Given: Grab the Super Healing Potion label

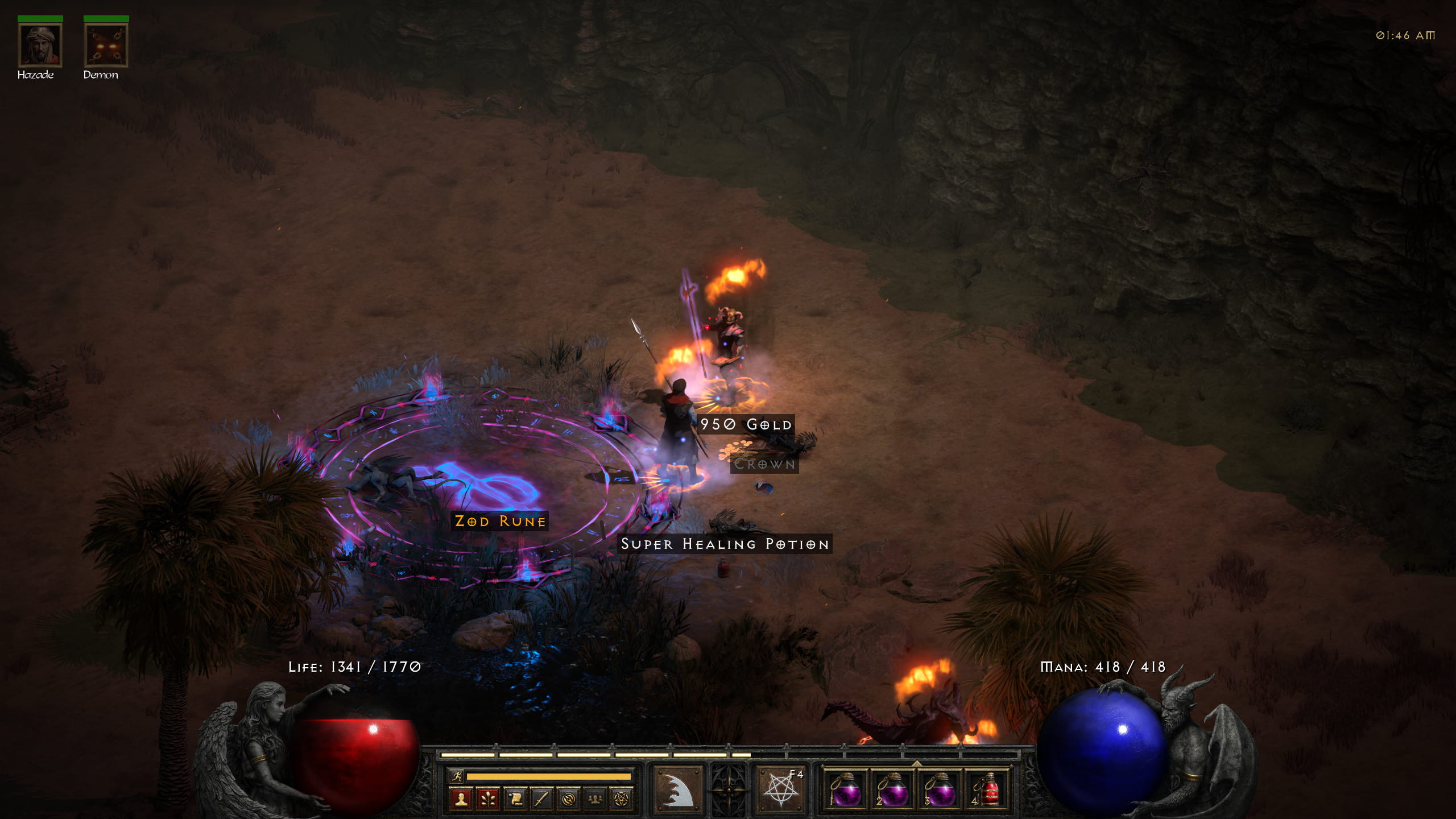Looking at the screenshot, I should coord(725,544).
